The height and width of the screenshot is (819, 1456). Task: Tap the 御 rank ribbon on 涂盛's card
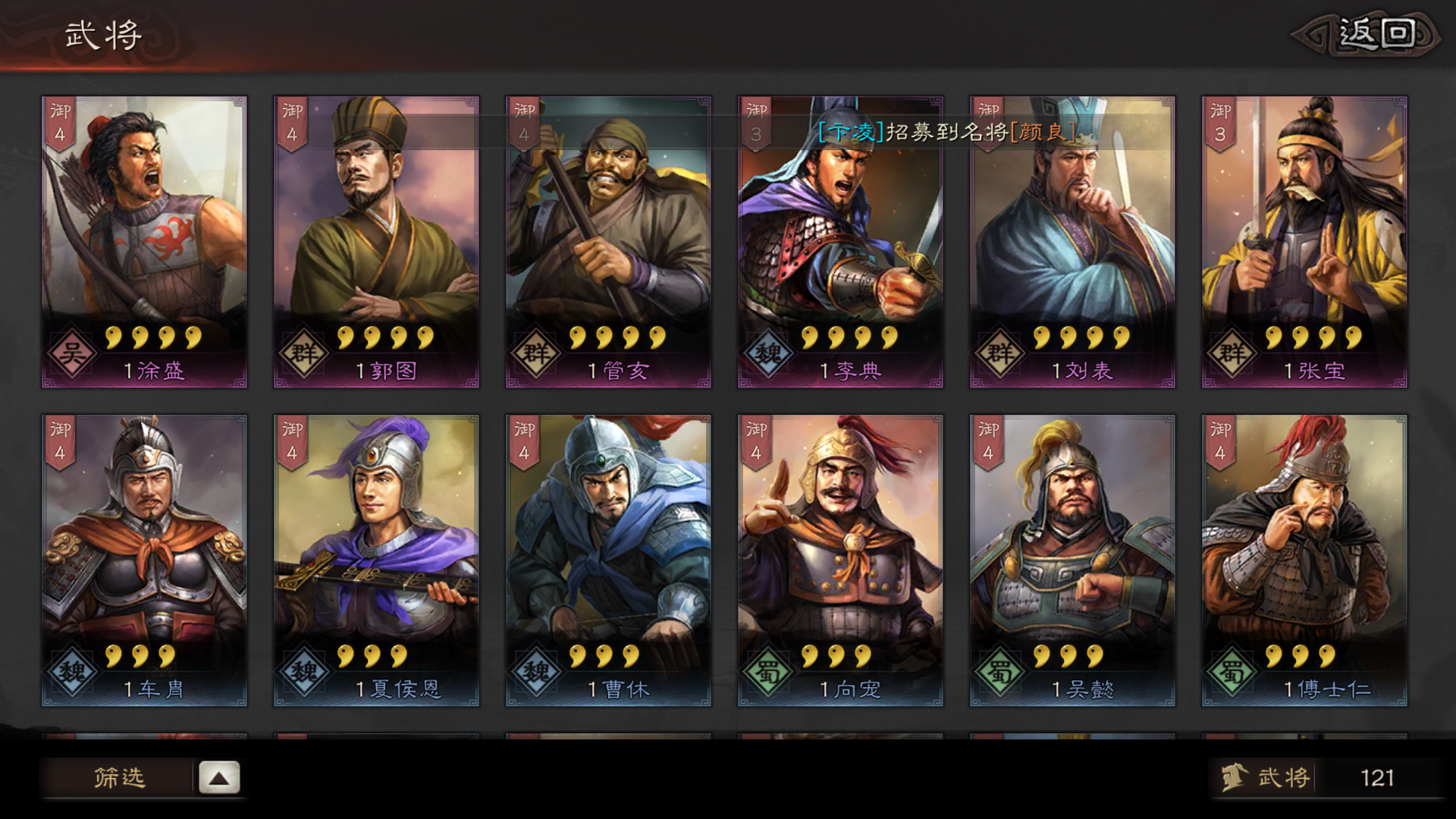coord(59,121)
